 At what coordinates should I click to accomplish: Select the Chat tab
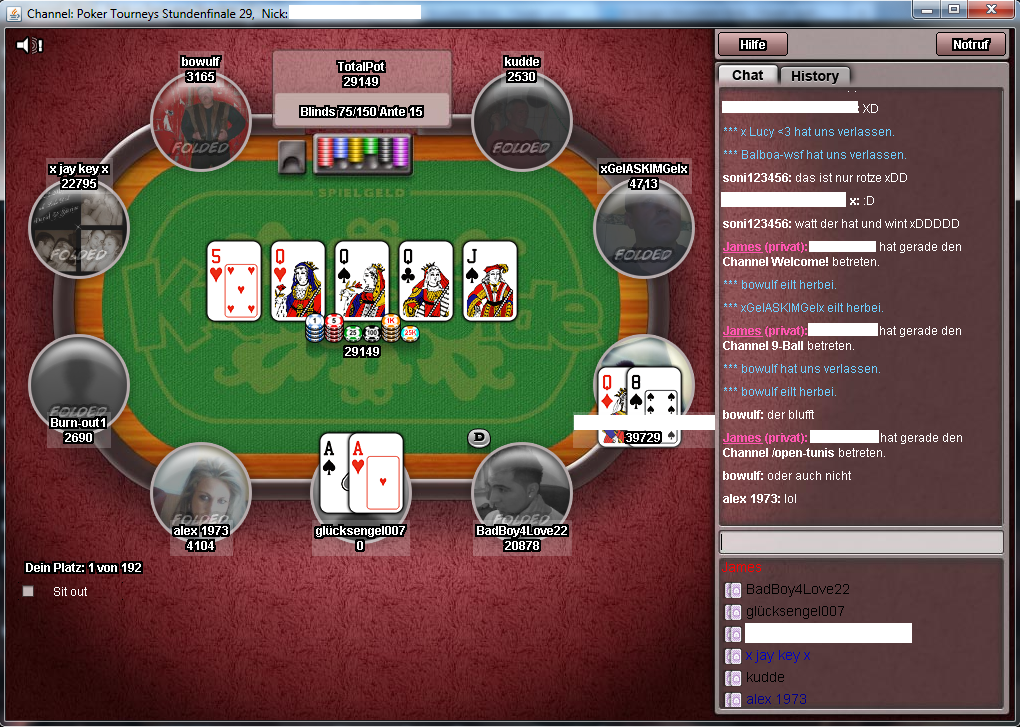pyautogui.click(x=747, y=75)
